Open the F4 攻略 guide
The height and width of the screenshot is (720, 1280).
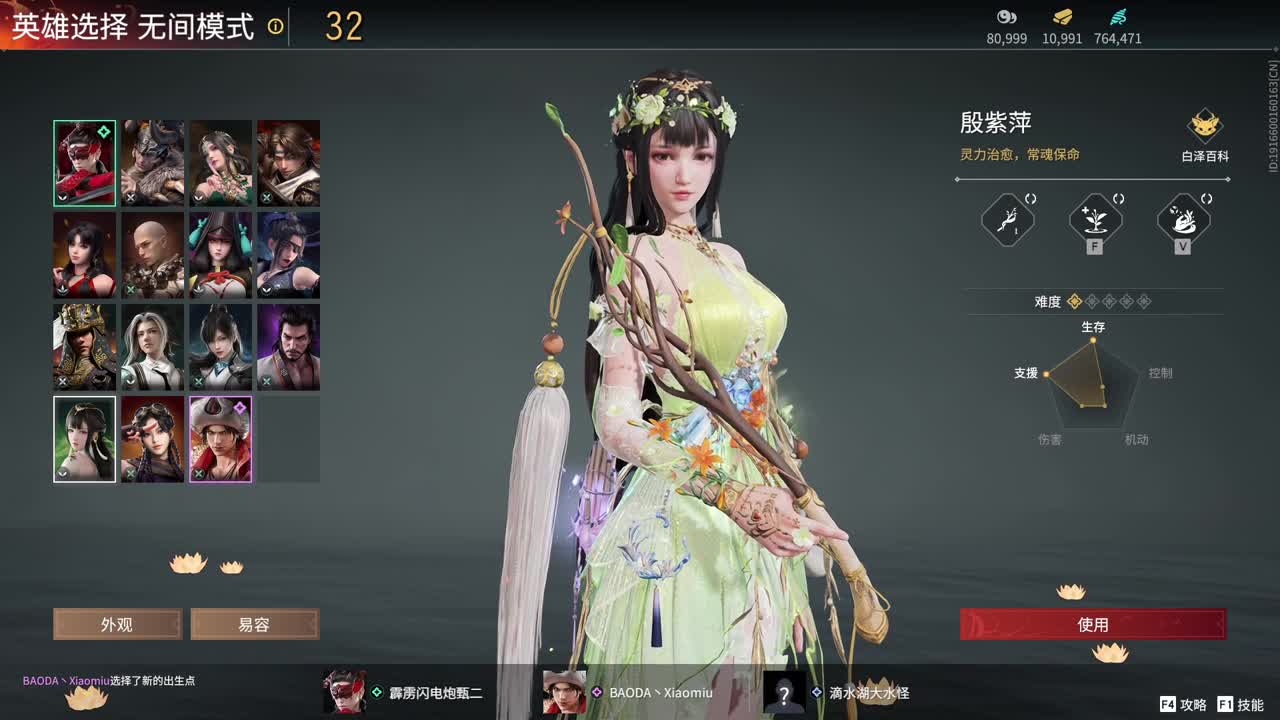pyautogui.click(x=1183, y=703)
